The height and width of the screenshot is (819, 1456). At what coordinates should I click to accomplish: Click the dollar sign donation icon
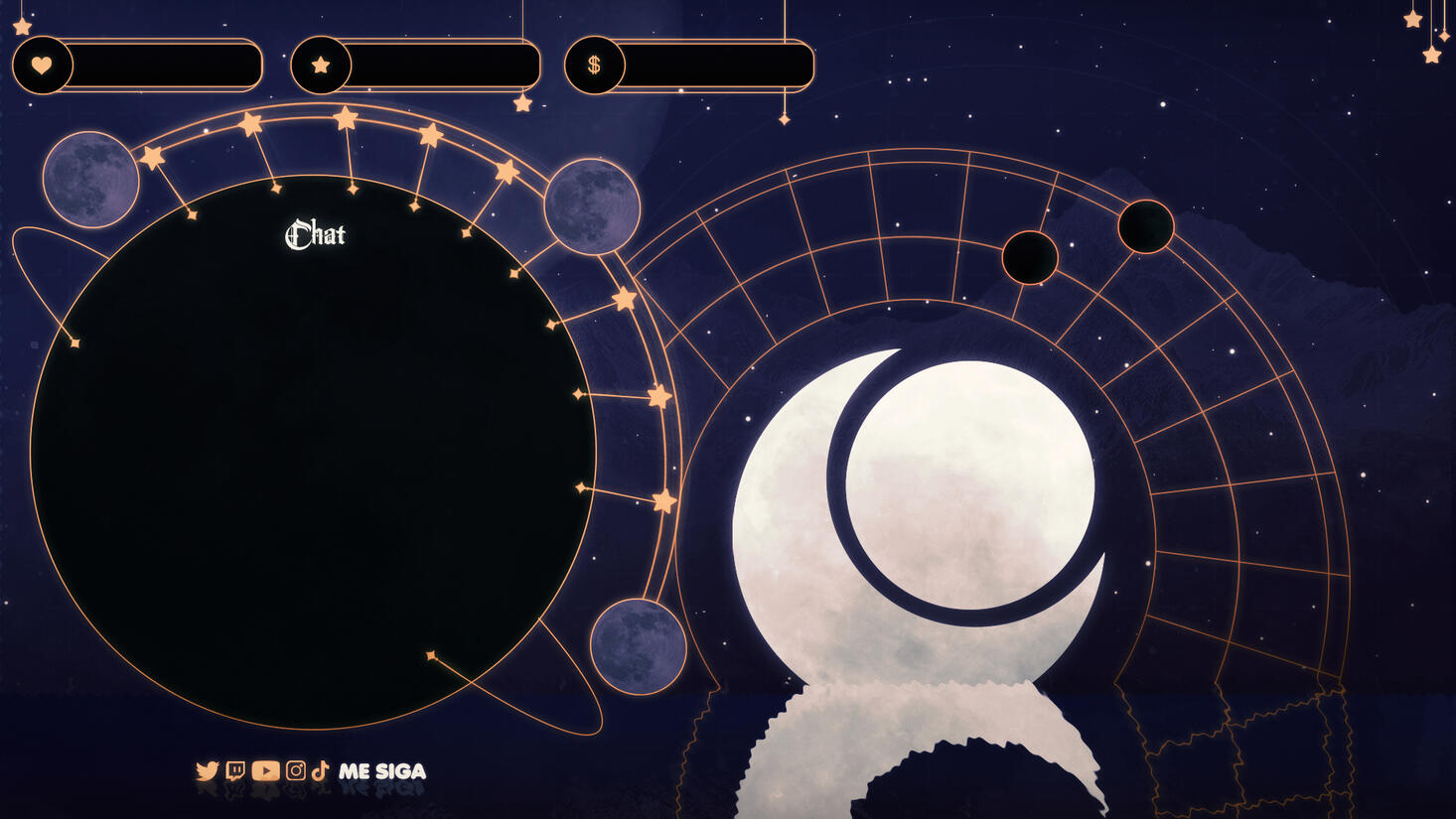(594, 66)
